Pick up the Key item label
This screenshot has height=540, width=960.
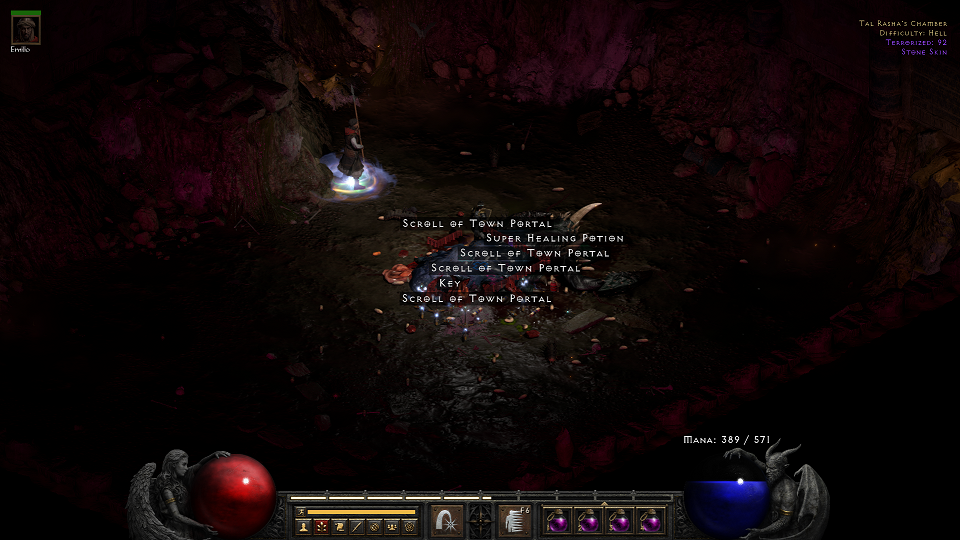[450, 284]
